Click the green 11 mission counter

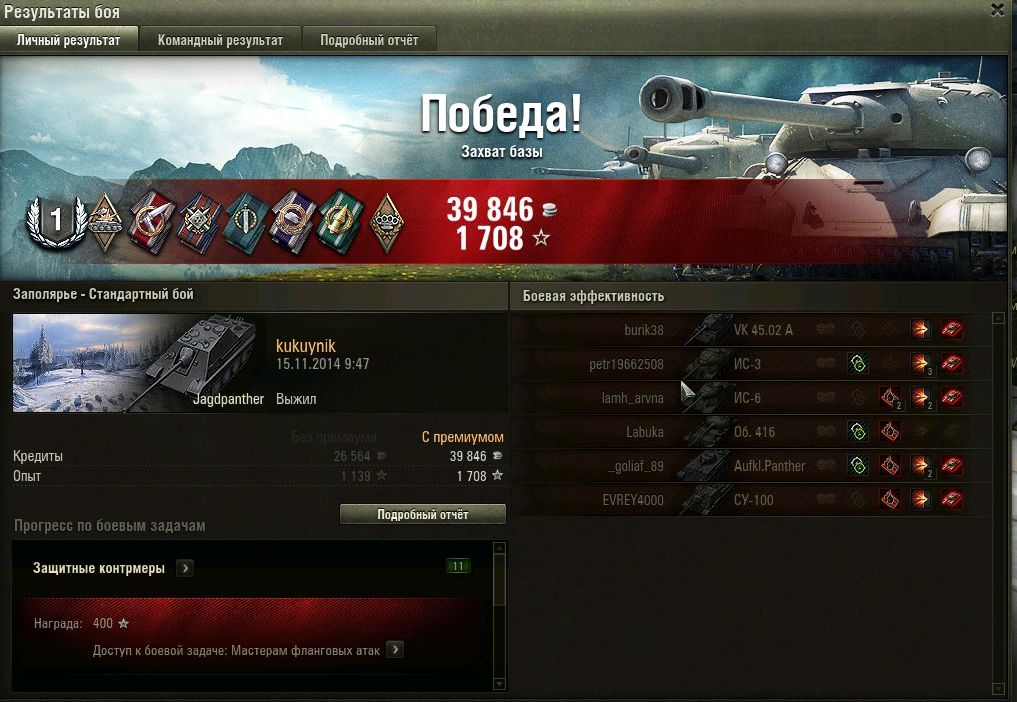(458, 567)
